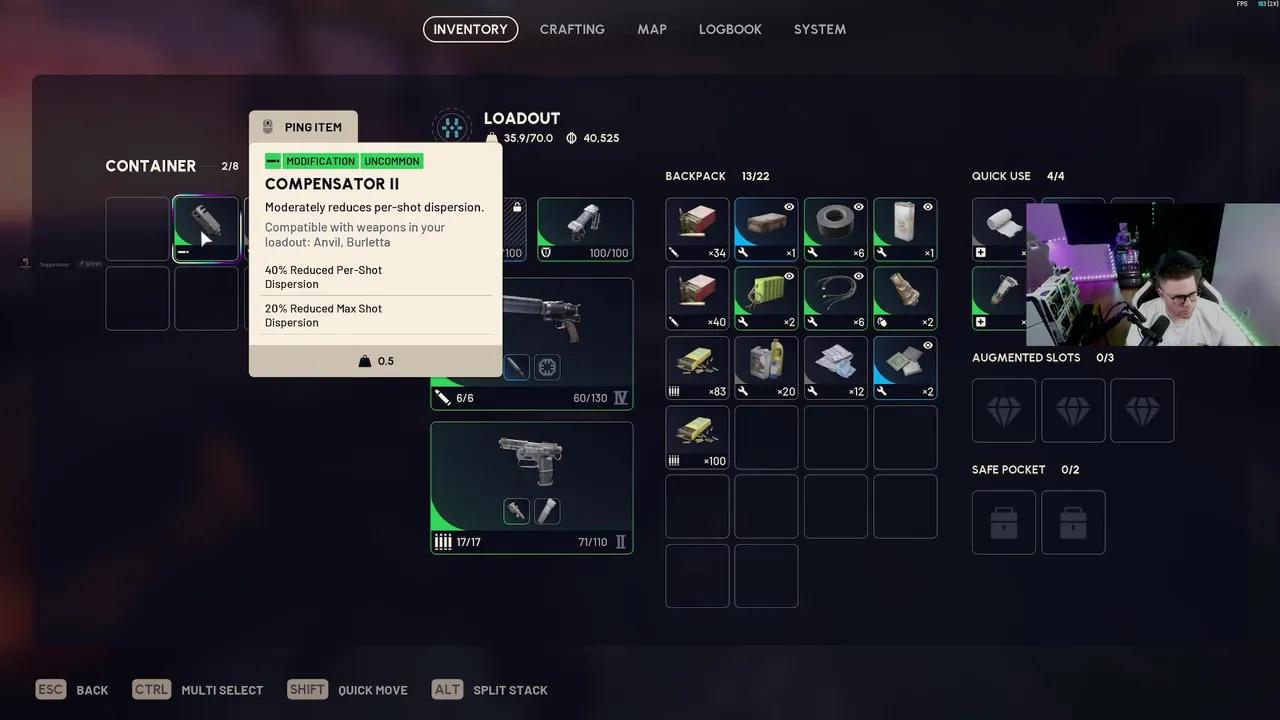Click the plastic sheets stack of 12
Screen dimensions: 1280x720
click(x=836, y=367)
